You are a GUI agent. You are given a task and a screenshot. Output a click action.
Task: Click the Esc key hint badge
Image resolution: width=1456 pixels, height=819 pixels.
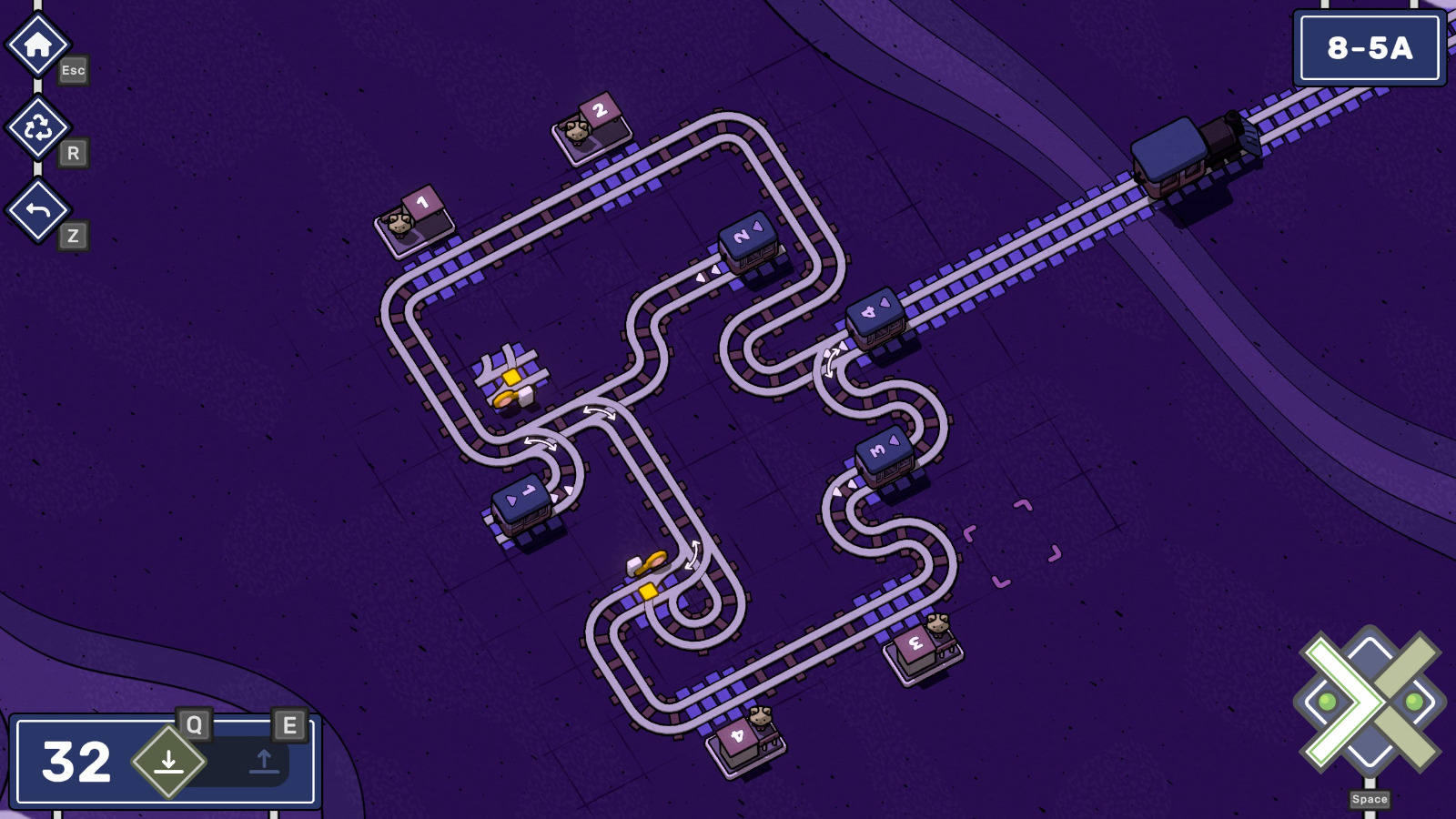[x=73, y=70]
